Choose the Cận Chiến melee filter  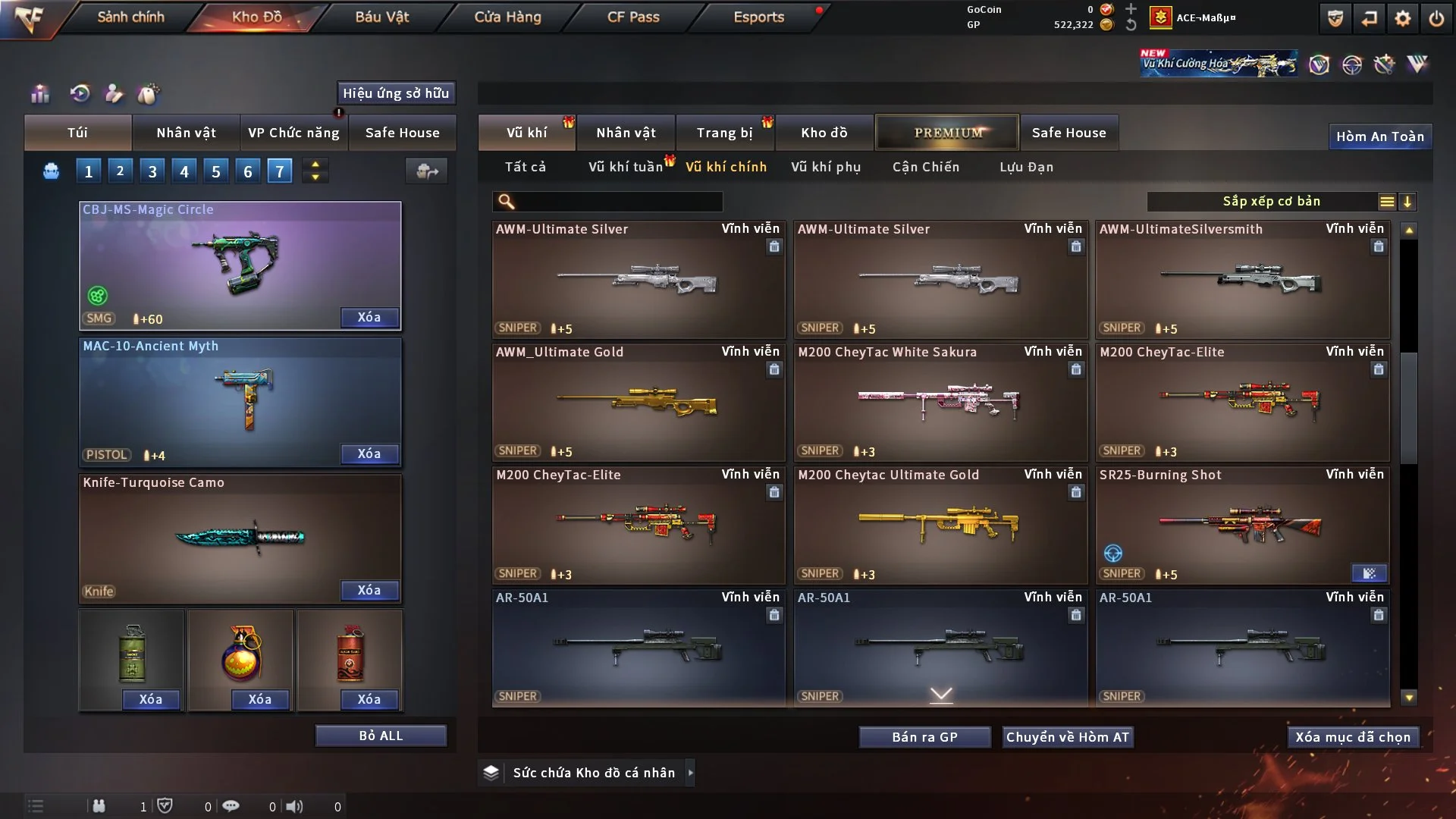coord(926,167)
